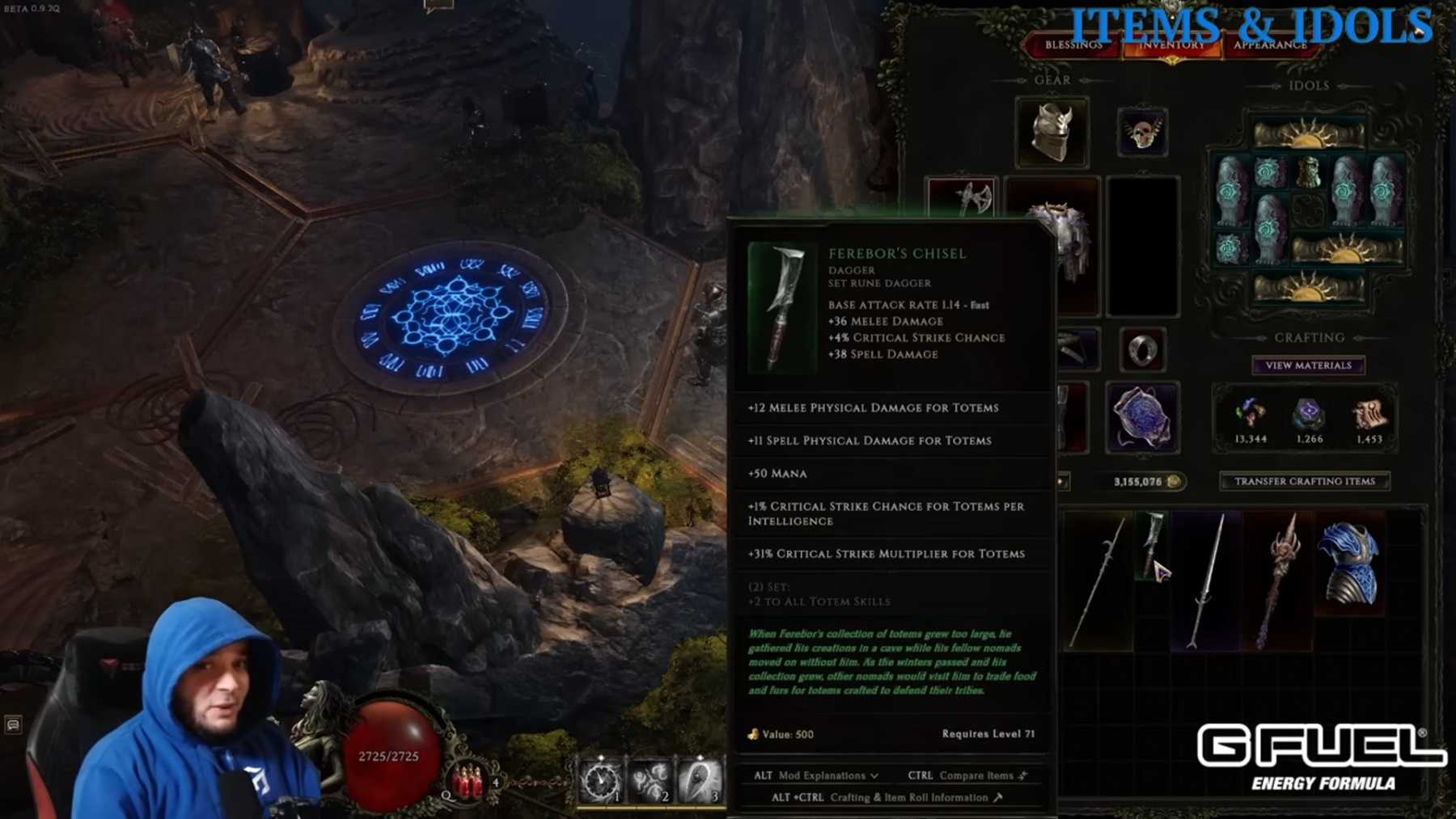Open the Inventory tab
Viewport: 1456px width, 819px height.
pyautogui.click(x=1170, y=45)
